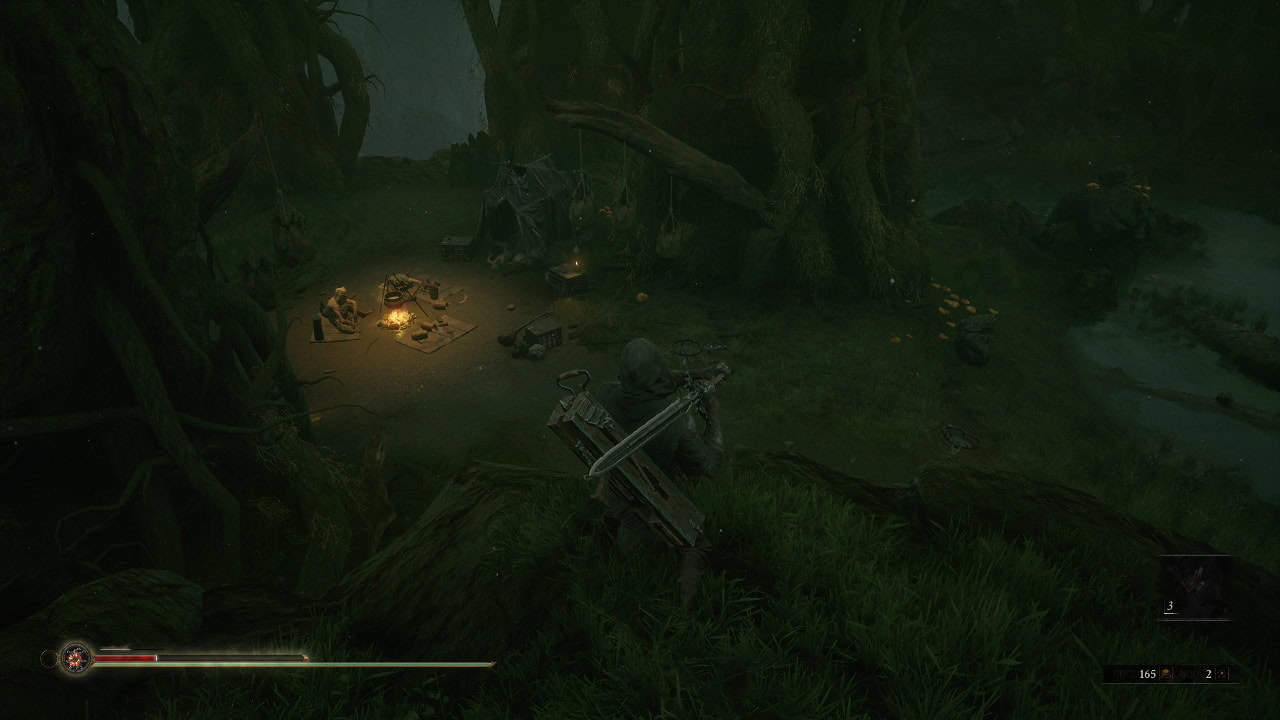
Task: Select the quick item slot holding 3
Action: pyautogui.click(x=1195, y=587)
